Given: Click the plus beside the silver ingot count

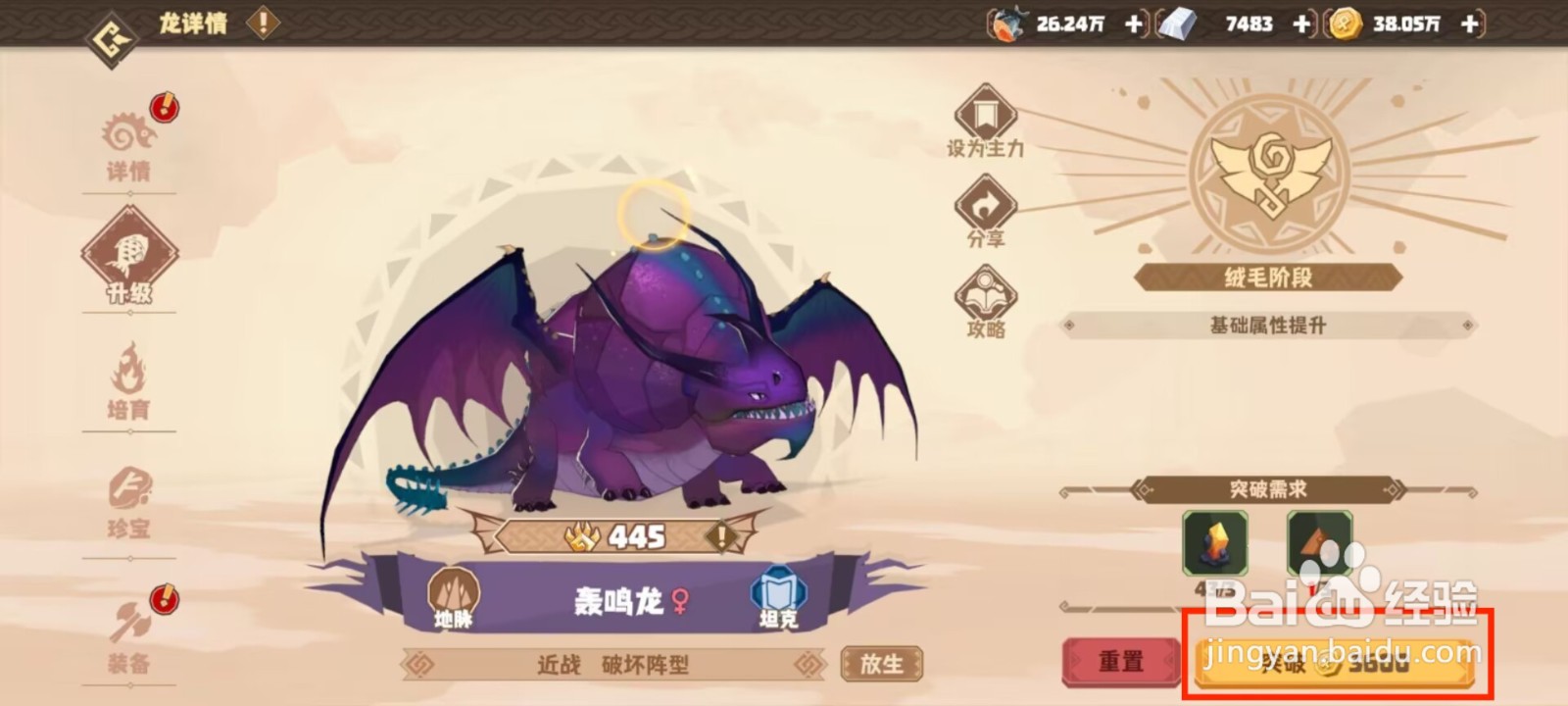Looking at the screenshot, I should click(x=1302, y=24).
